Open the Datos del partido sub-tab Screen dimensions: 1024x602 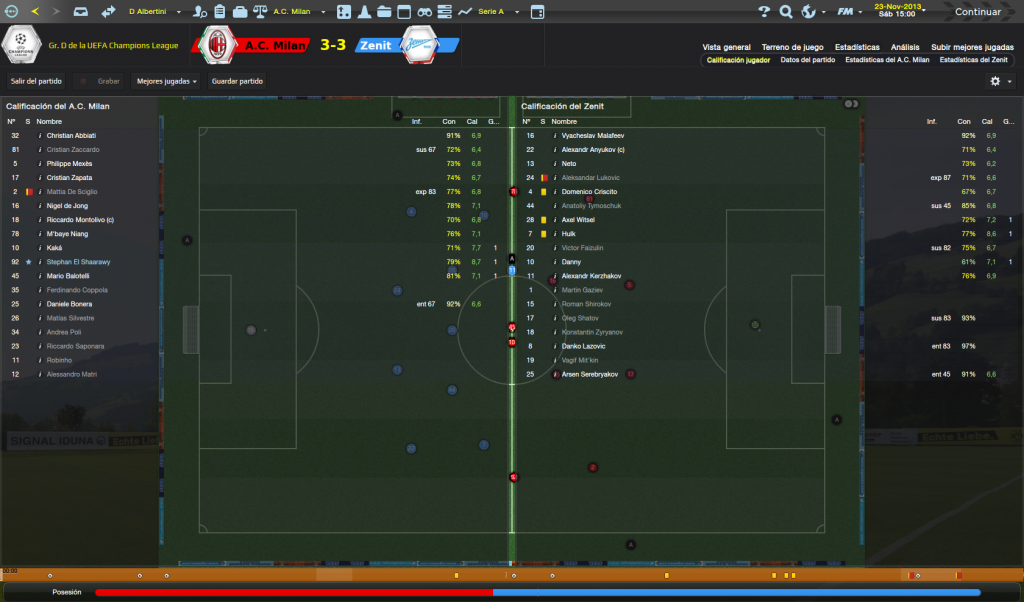point(807,60)
